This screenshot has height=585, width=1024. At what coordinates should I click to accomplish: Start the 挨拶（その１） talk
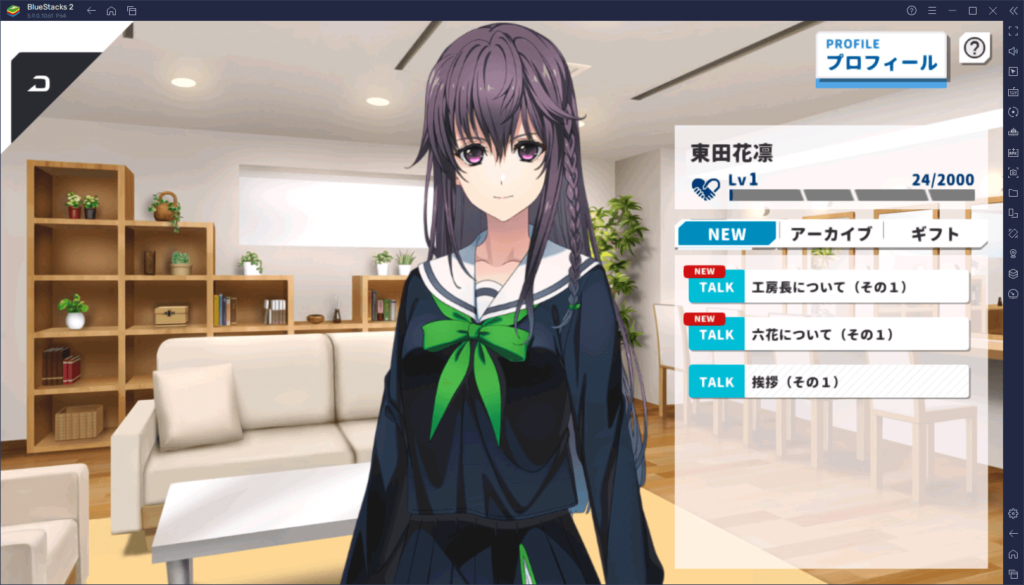pos(828,382)
